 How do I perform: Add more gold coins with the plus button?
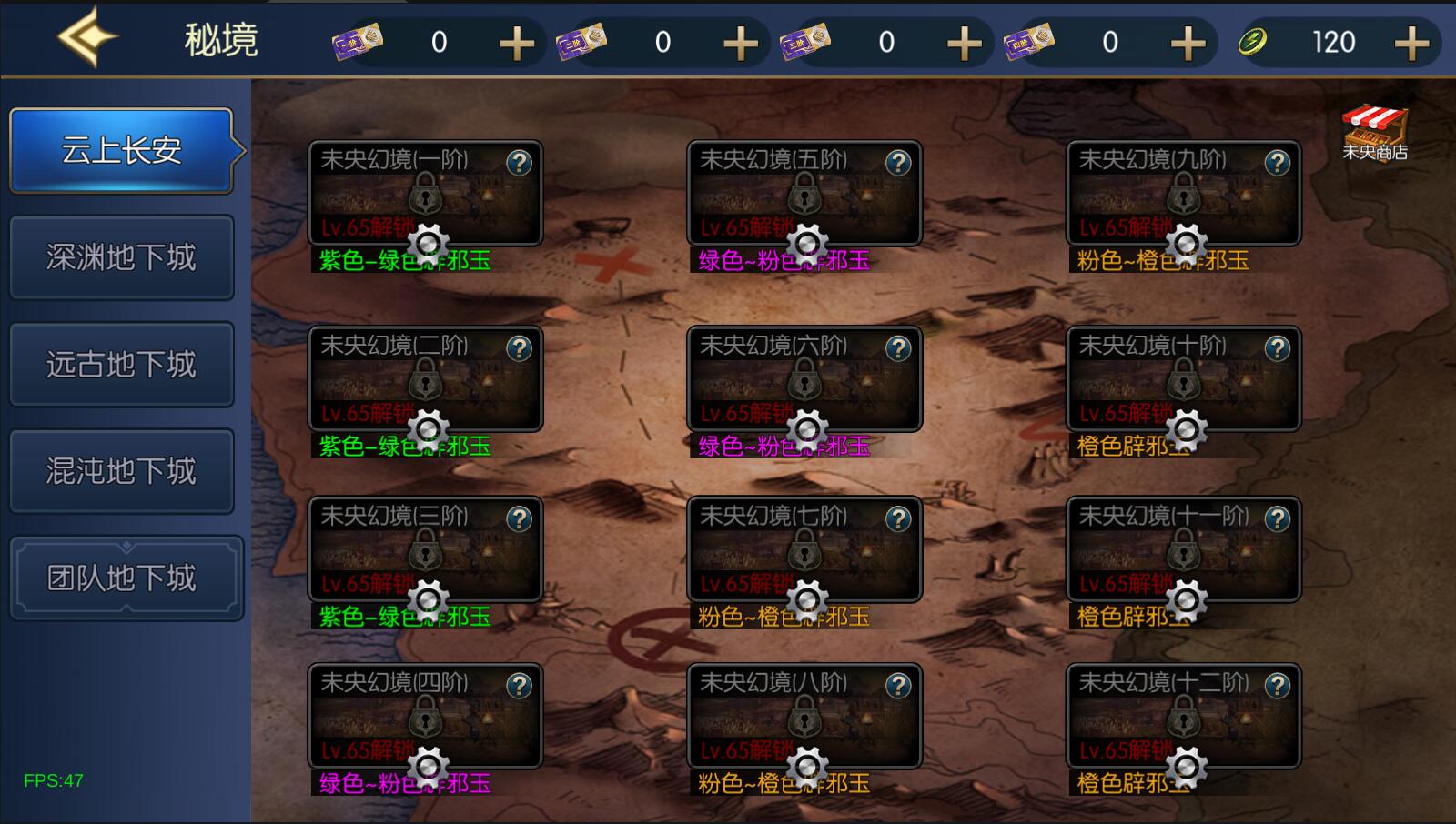[1411, 43]
